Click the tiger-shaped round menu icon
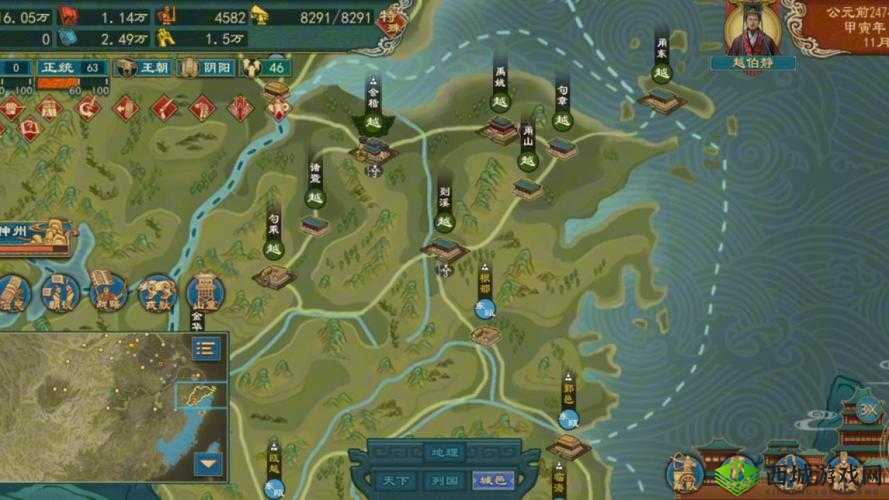The width and height of the screenshot is (889, 500). coord(157,292)
